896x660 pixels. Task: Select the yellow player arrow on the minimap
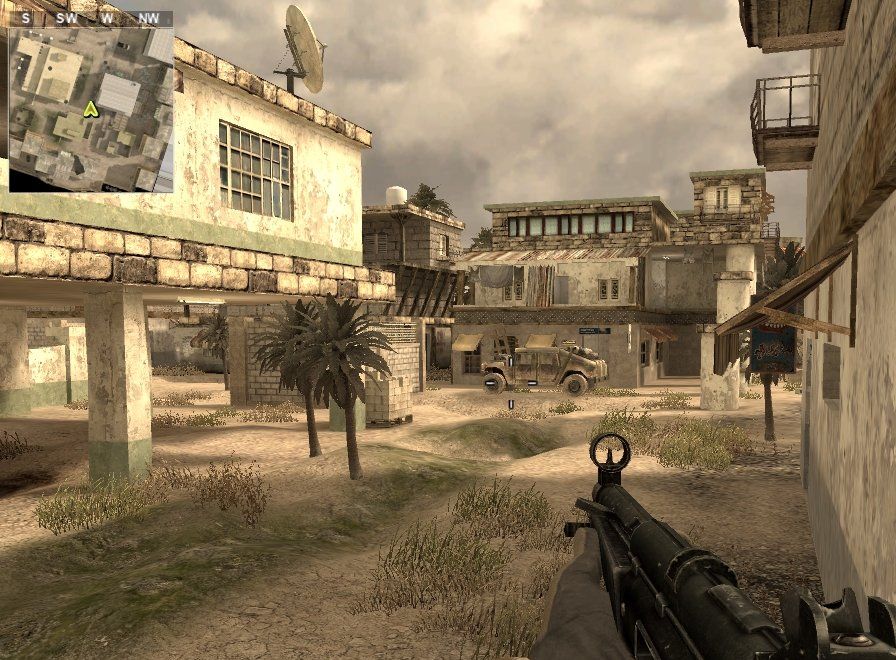point(90,109)
